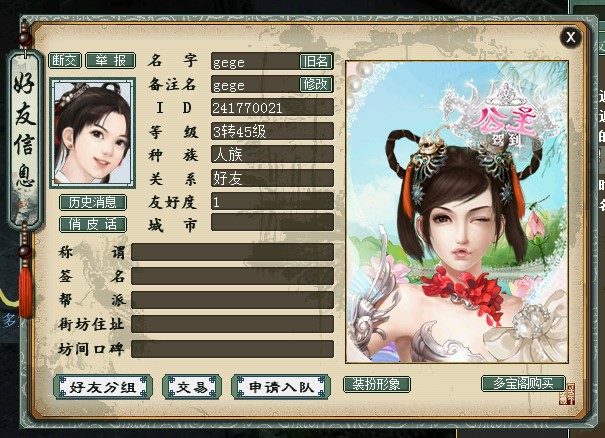The image size is (605, 438).
Task: Open 历史消息 message history
Action: point(92,202)
